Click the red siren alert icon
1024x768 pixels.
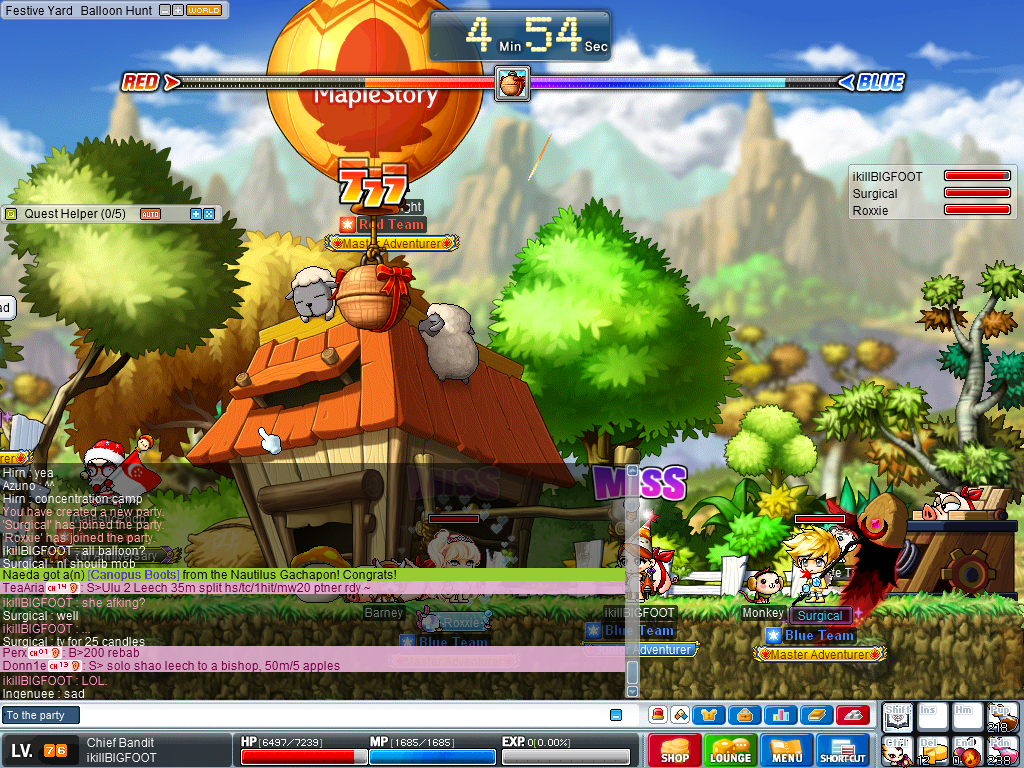tap(657, 715)
